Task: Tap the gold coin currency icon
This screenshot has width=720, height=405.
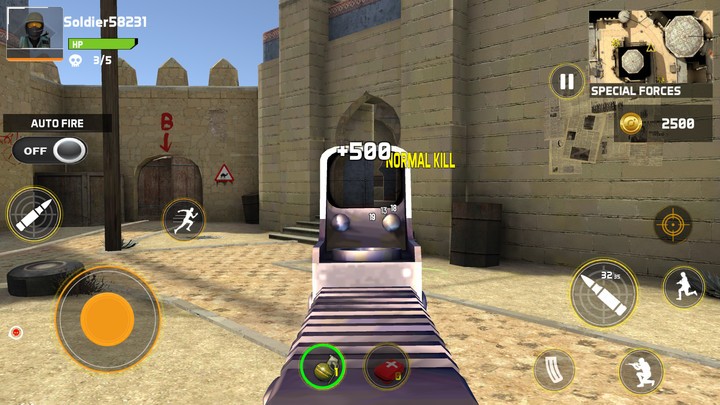Action: click(x=630, y=123)
